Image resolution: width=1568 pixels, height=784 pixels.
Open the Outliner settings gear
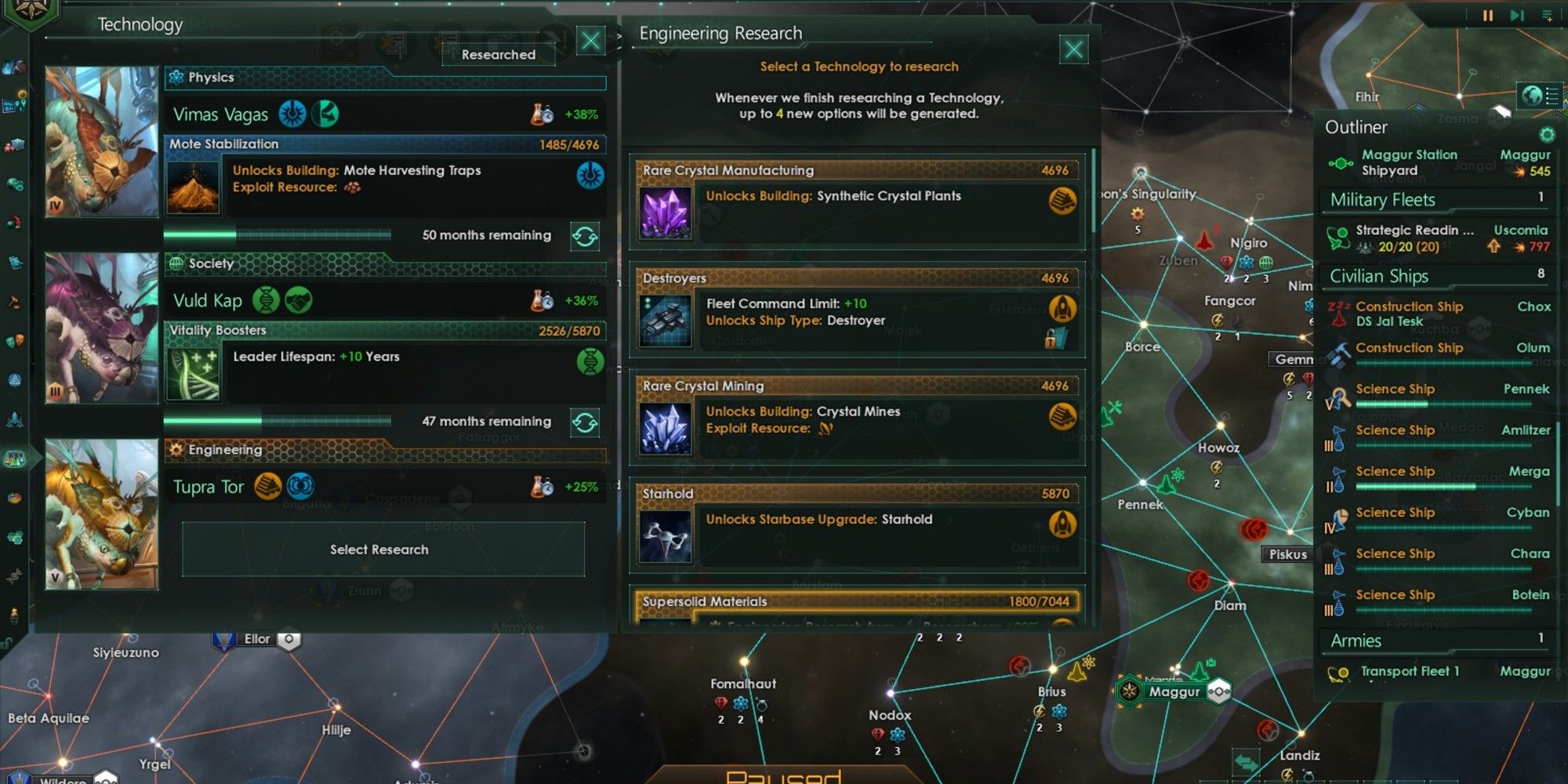pyautogui.click(x=1546, y=134)
